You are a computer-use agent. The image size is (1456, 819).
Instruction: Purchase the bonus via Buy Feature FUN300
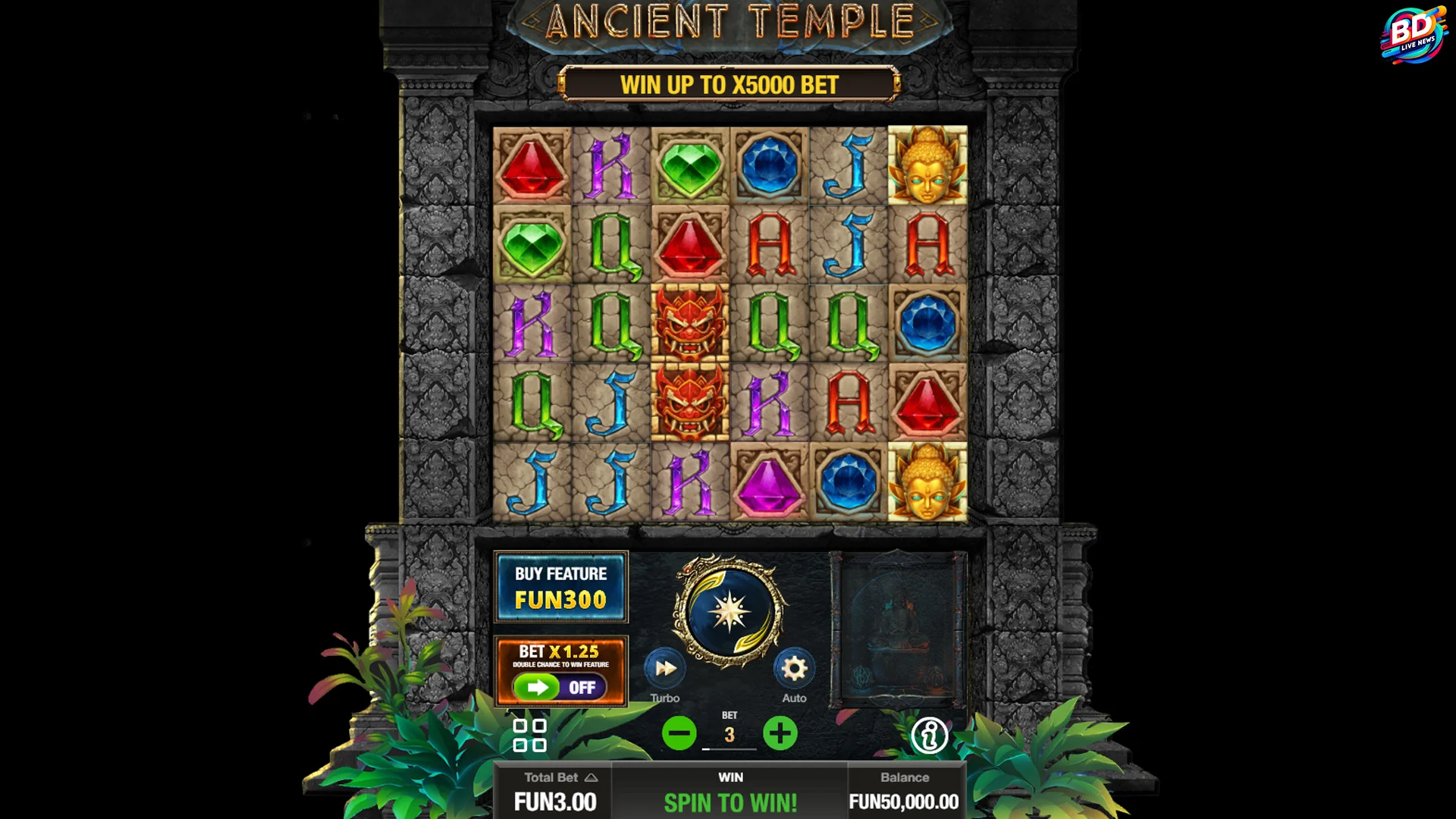coord(561,586)
